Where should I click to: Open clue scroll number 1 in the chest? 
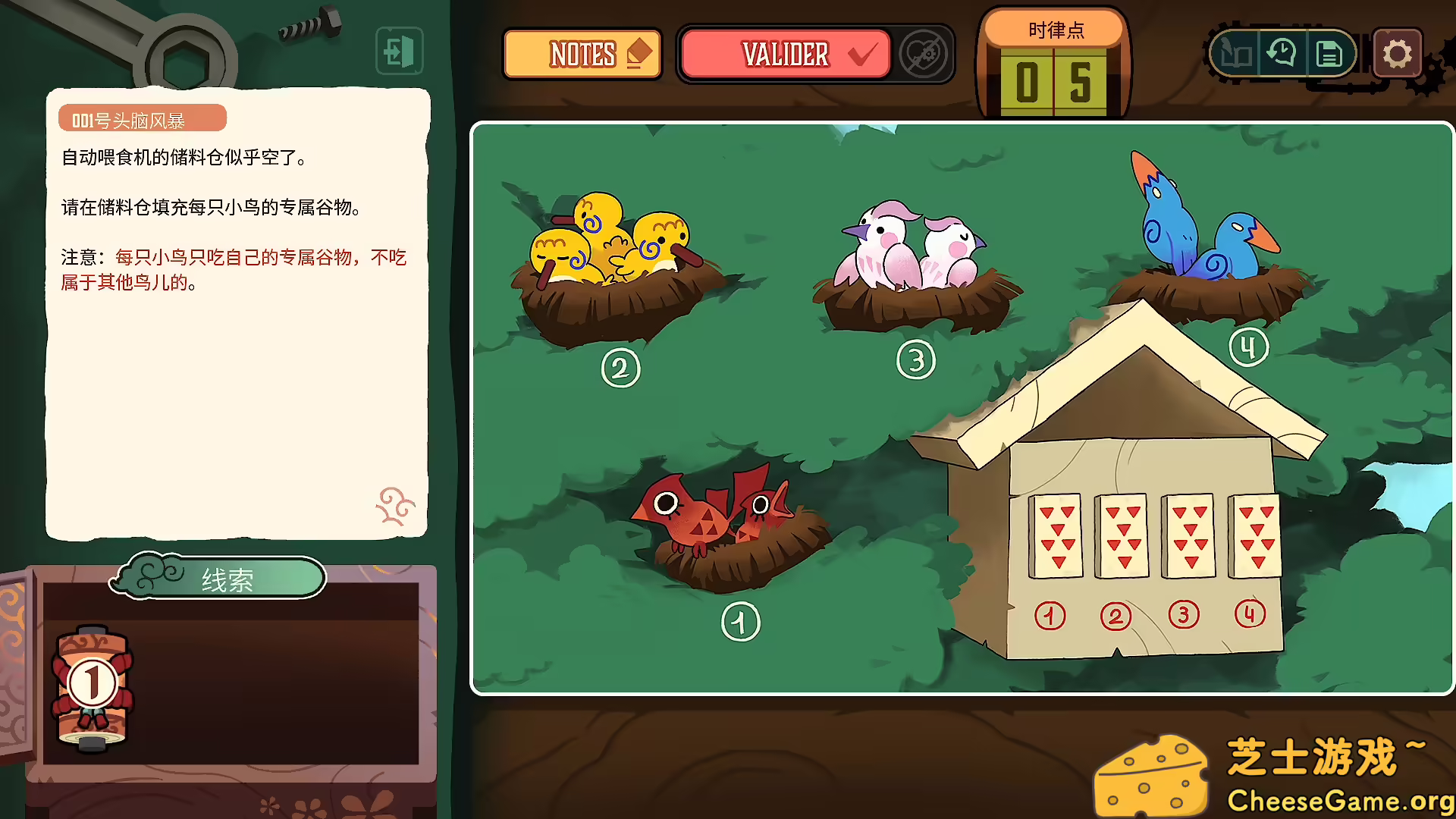92,682
